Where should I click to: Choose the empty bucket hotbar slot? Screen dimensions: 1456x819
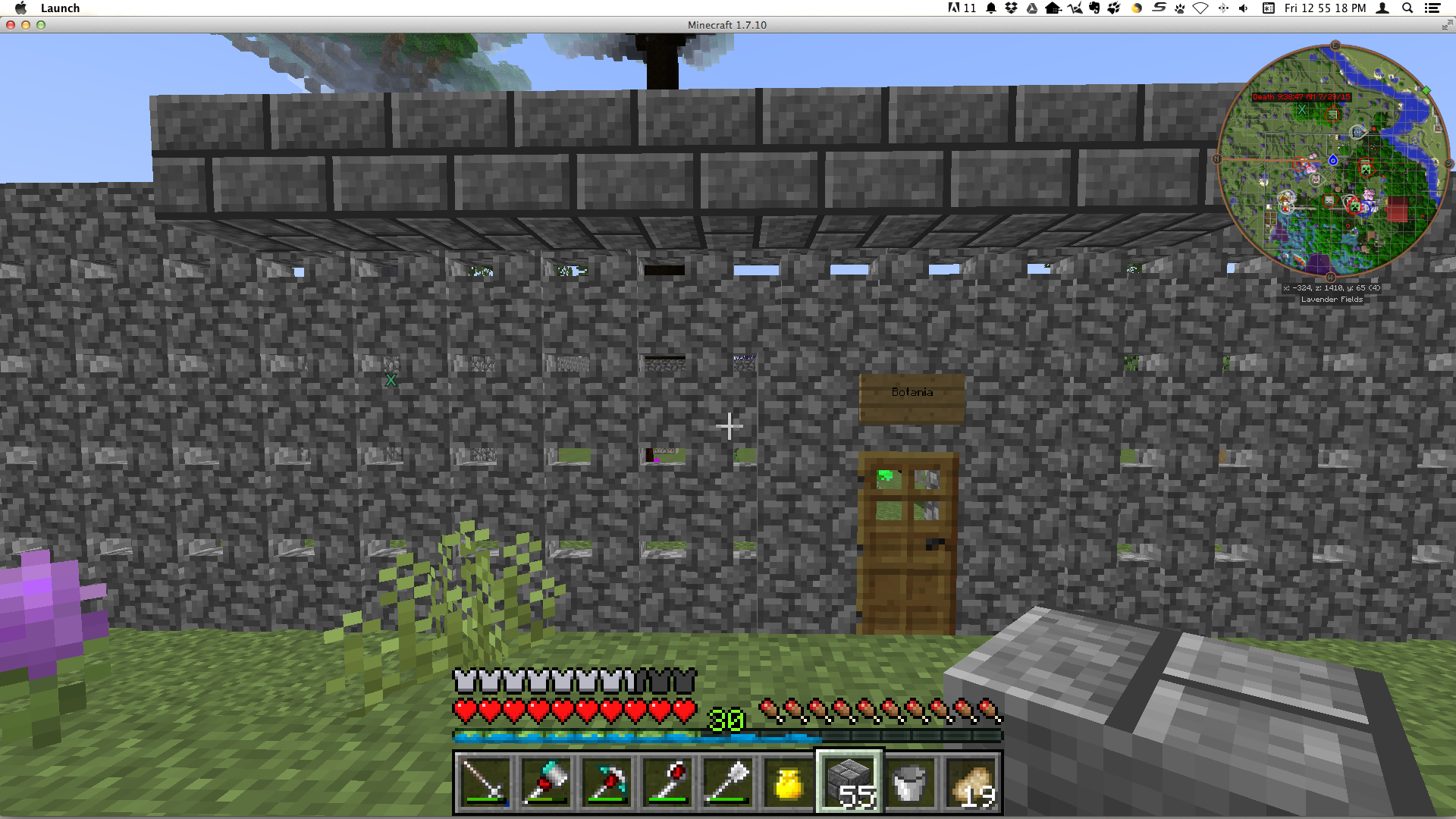point(910,783)
